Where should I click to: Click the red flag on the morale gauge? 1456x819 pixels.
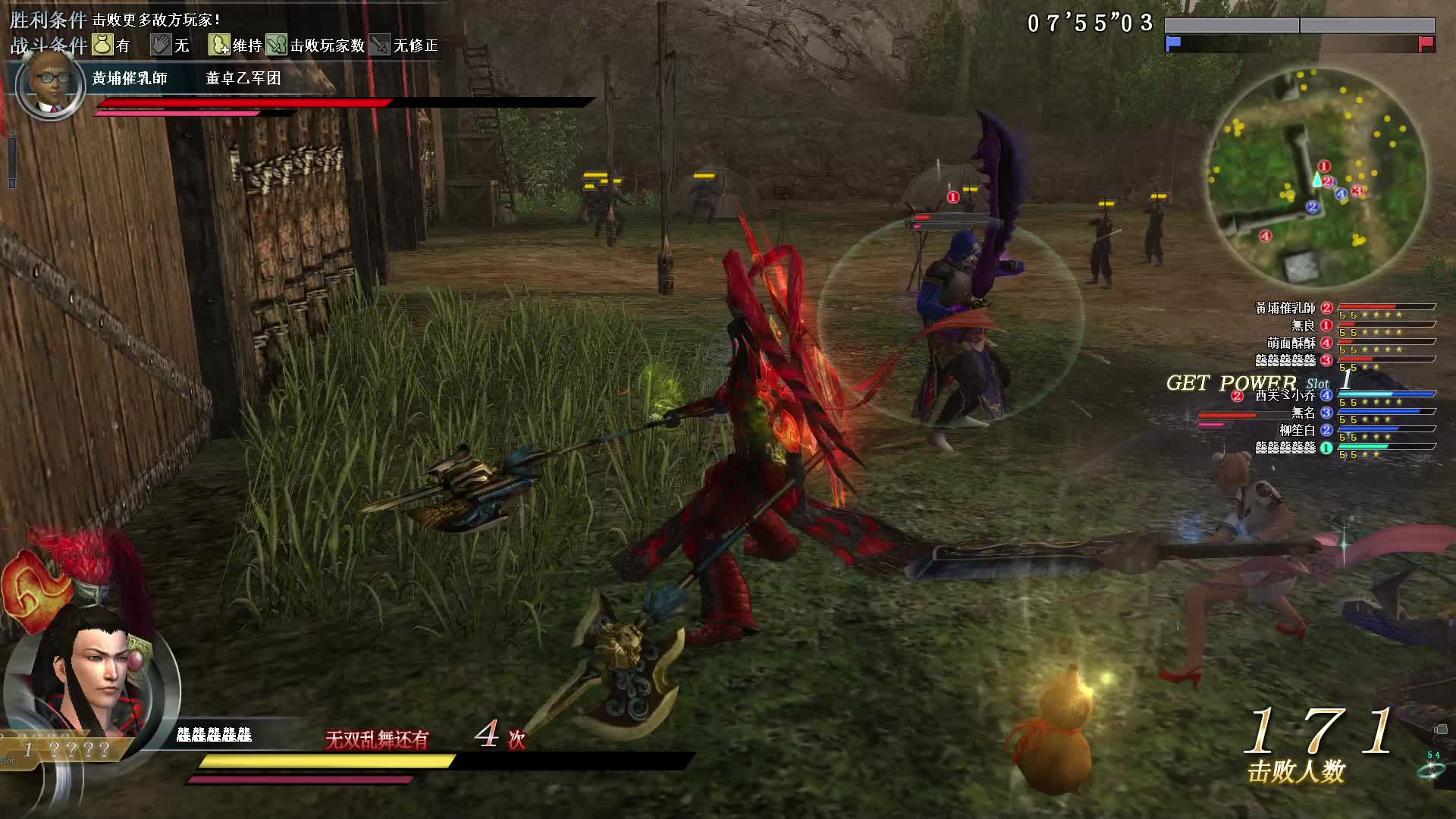1426,43
